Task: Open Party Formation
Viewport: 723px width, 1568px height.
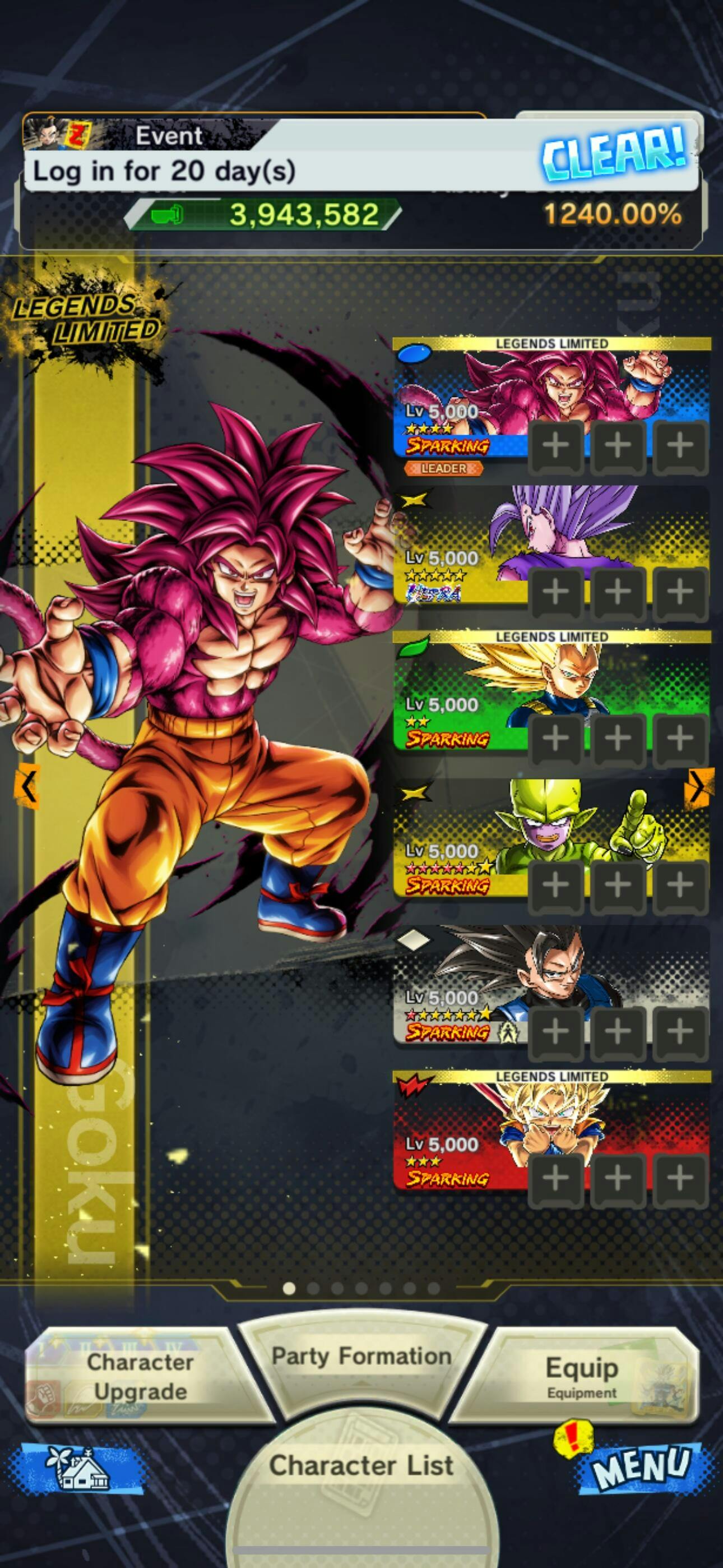Action: tap(361, 1356)
